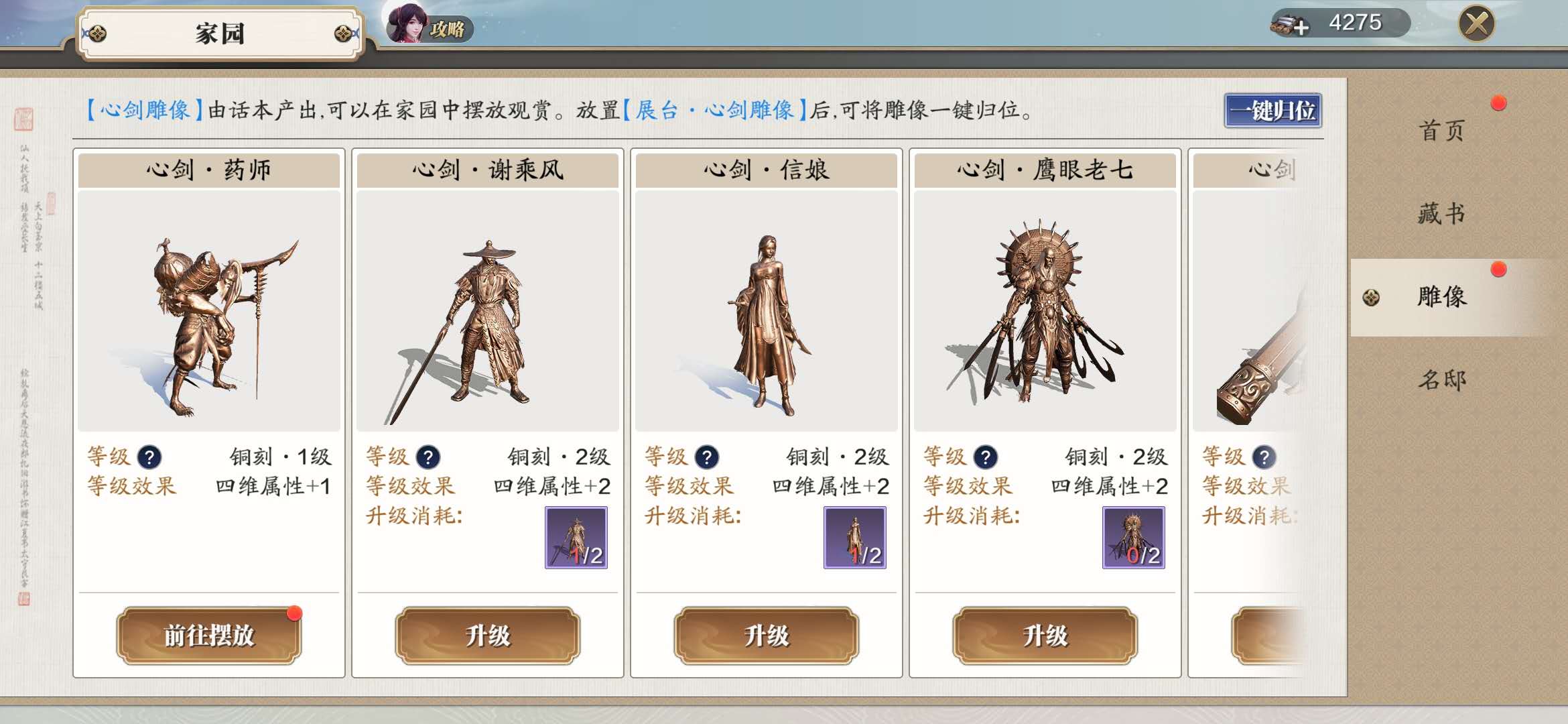The width and height of the screenshot is (1568, 724).
Task: Click the decorative emblem left of 家园 title
Action: pyautogui.click(x=99, y=32)
